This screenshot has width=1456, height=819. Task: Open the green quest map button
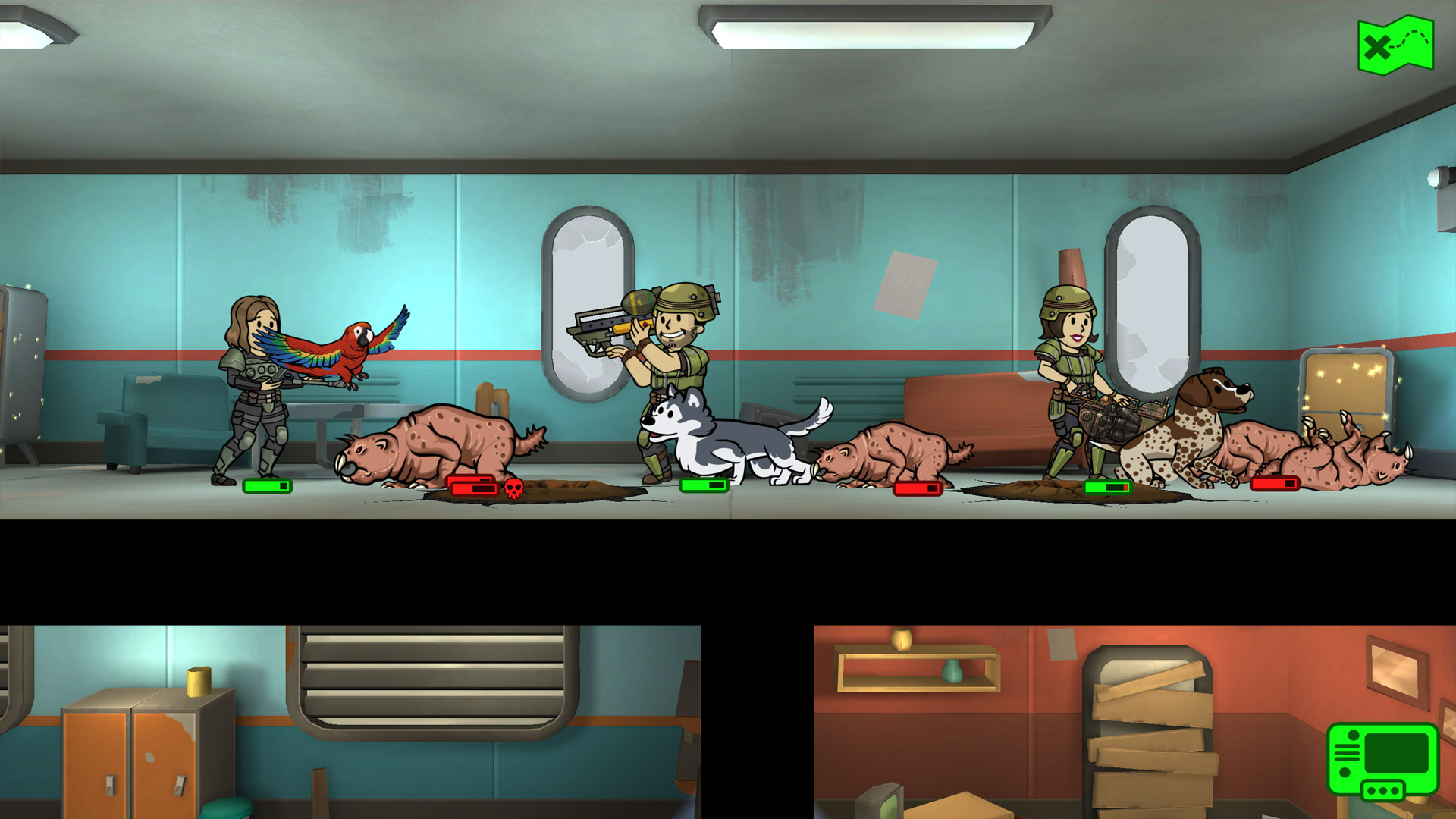pos(1395,45)
